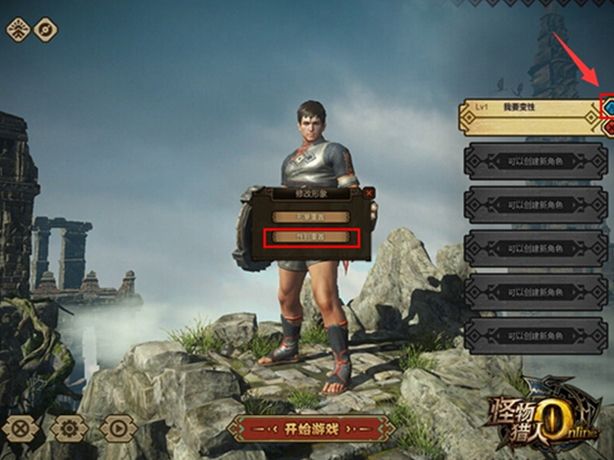Click the round wing-emblem icon
This screenshot has width=614, height=460.
[18, 29]
